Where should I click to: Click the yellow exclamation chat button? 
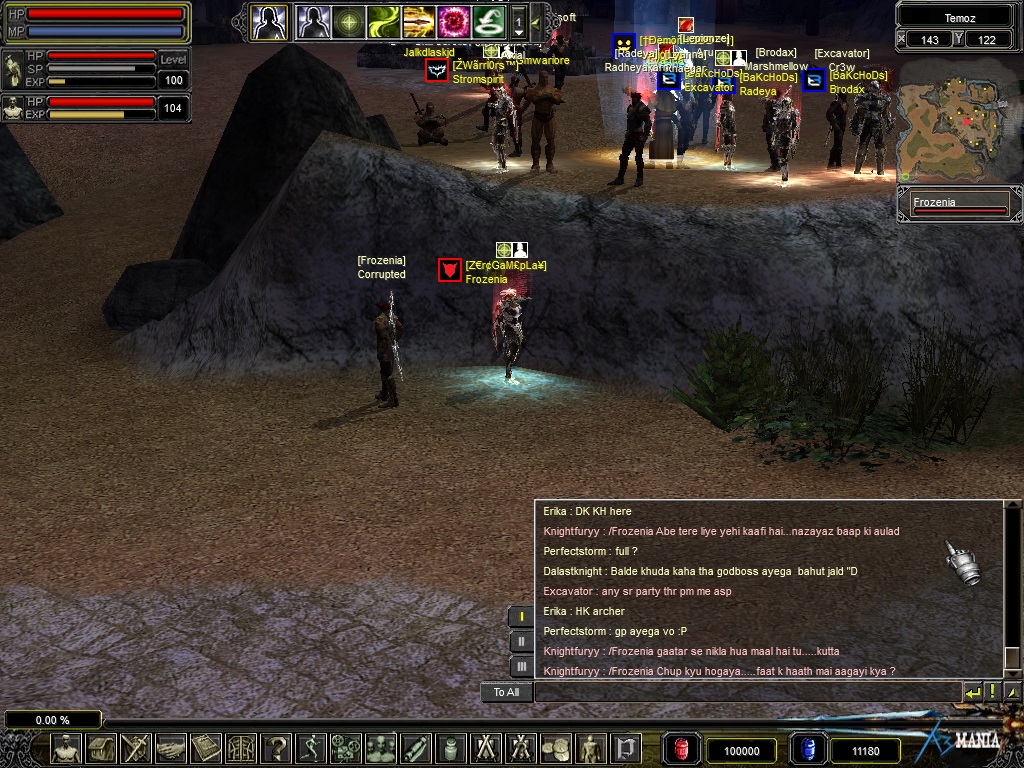(x=993, y=692)
